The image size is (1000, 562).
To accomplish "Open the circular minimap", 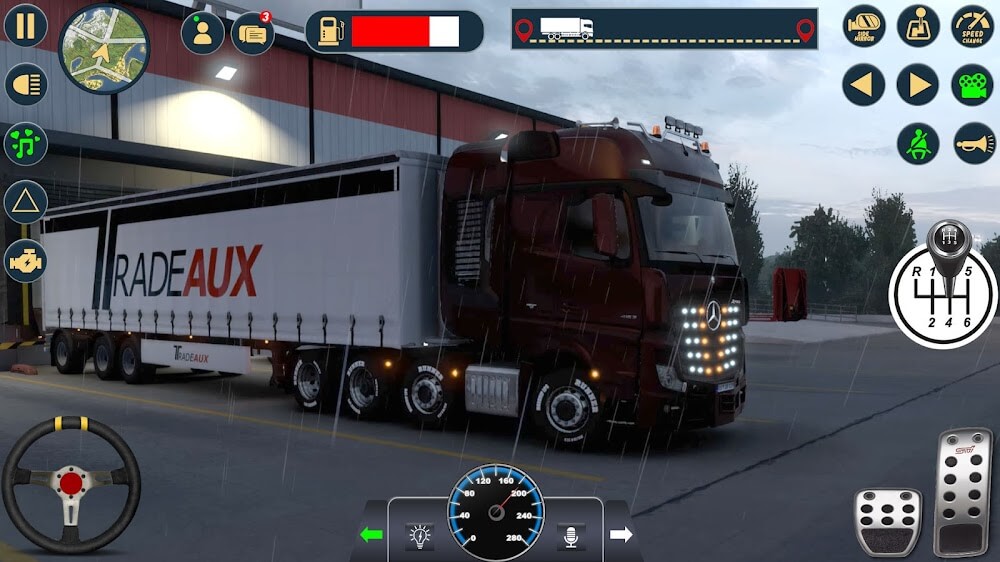I will pos(104,47).
